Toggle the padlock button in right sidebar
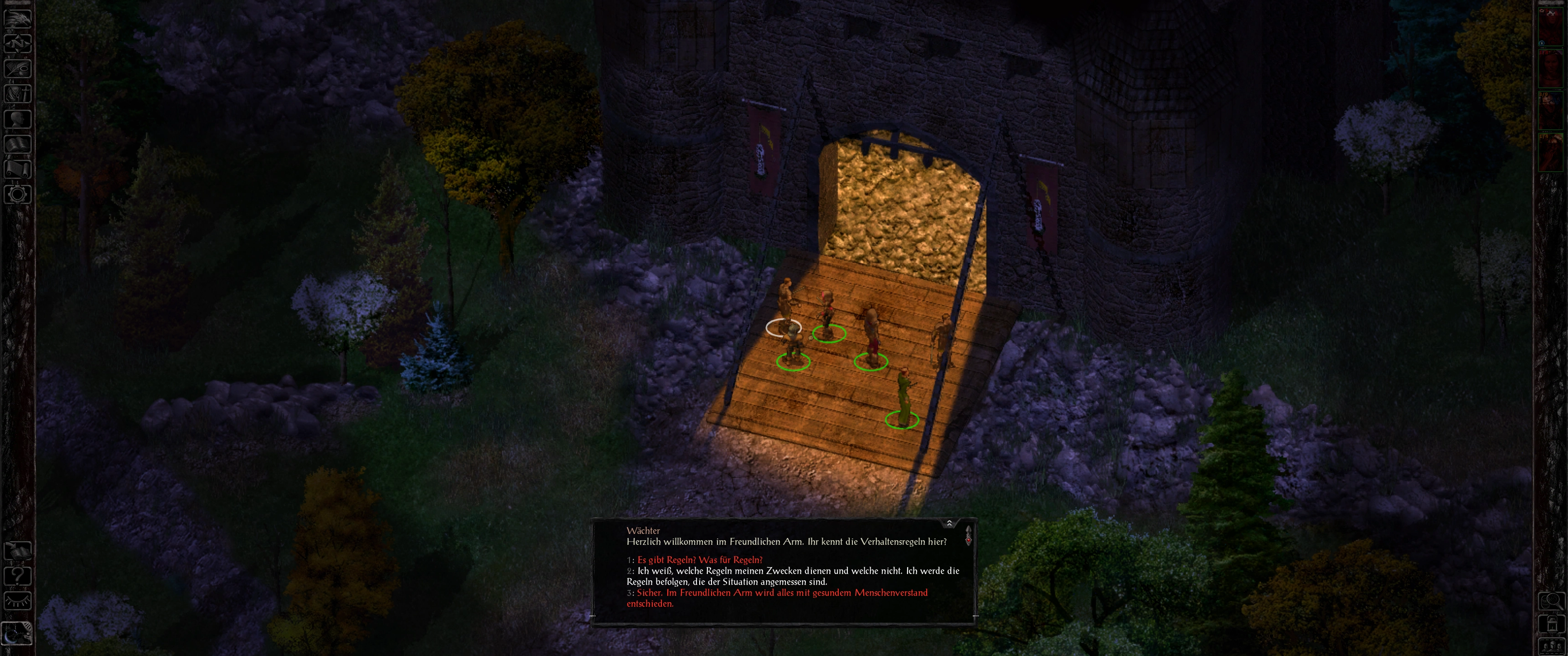 (1552, 625)
